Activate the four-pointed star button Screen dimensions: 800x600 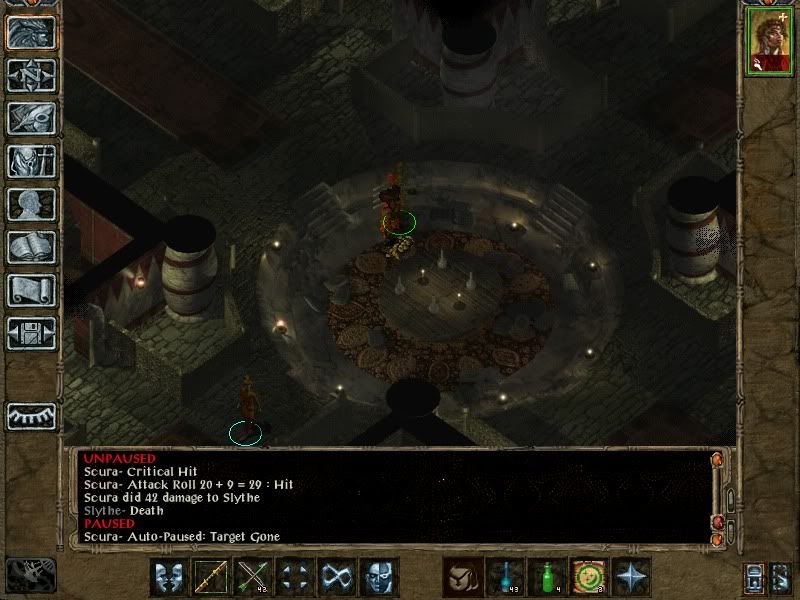pos(631,577)
